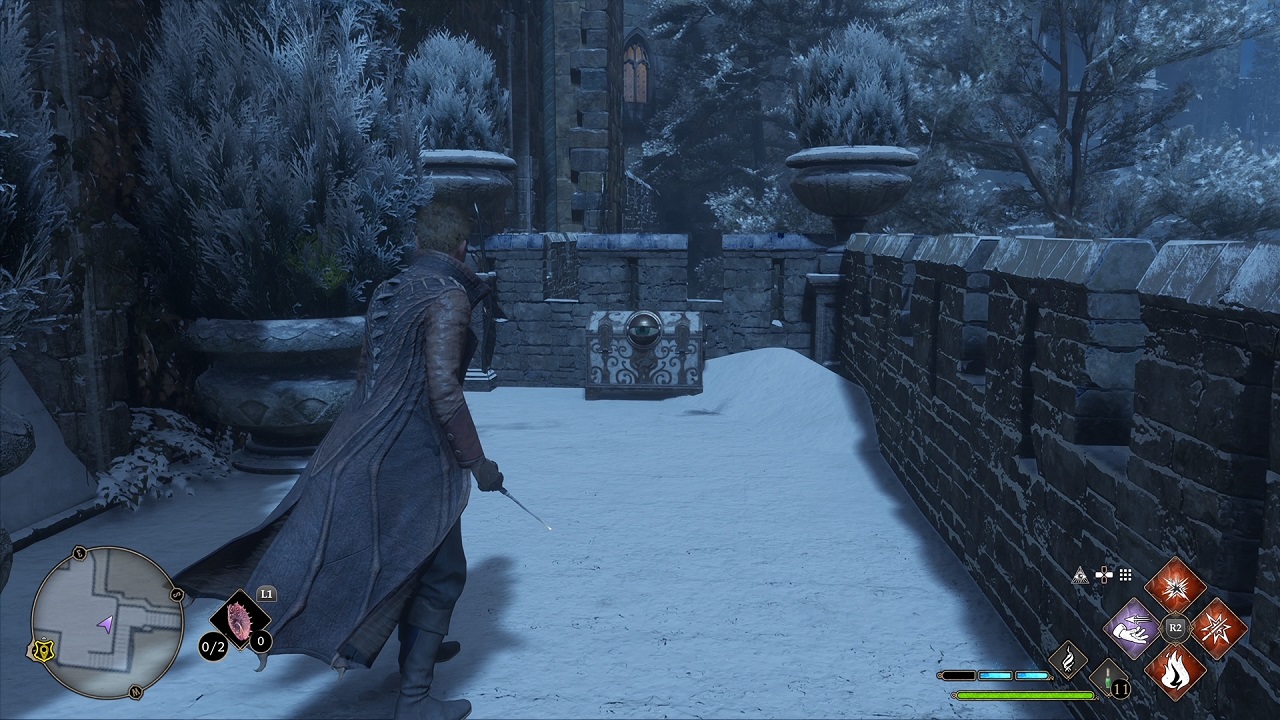Select the Accio spell in the diamond
This screenshot has width=1280, height=720.
click(1131, 628)
